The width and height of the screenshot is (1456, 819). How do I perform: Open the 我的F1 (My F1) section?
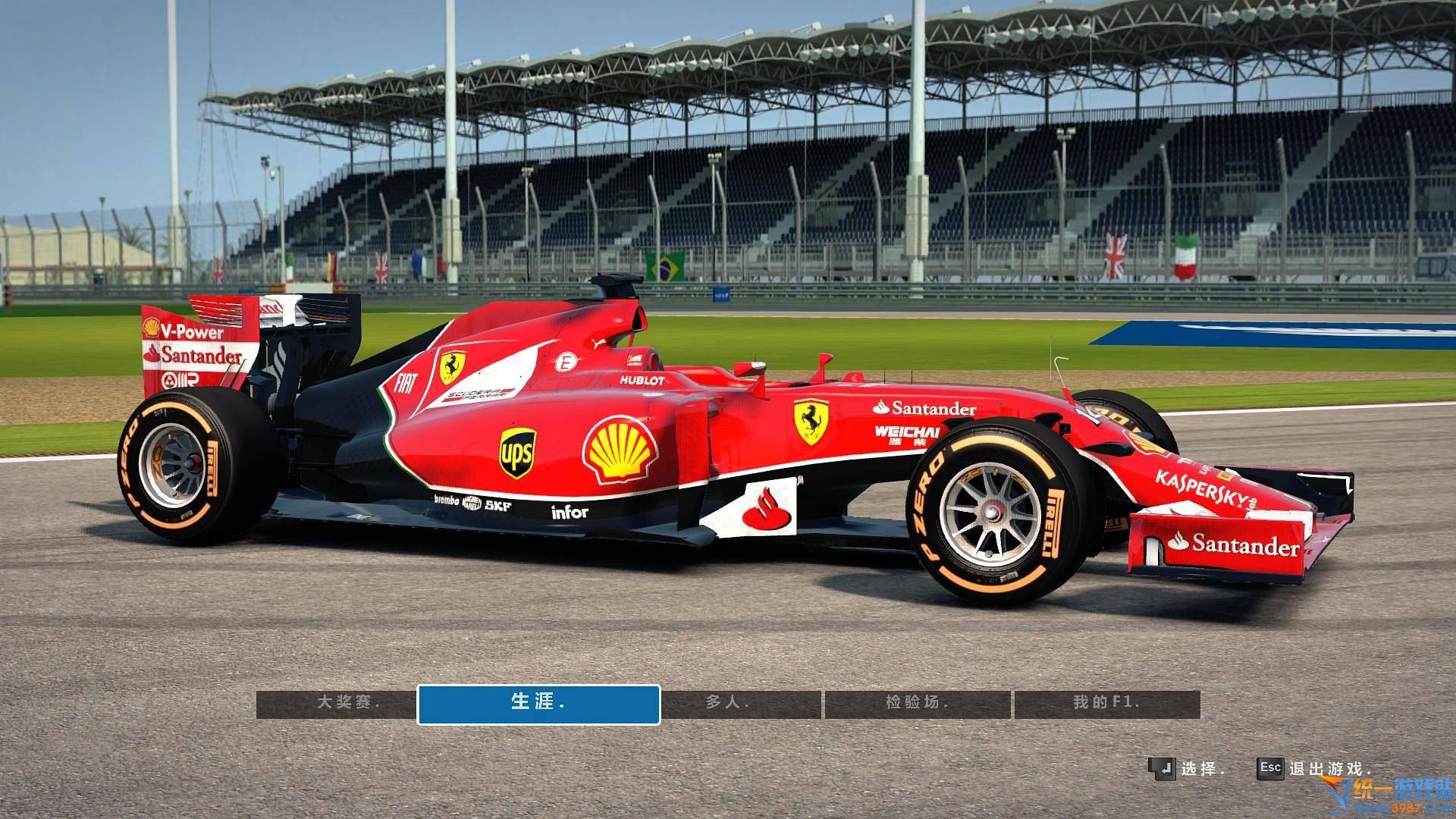pyautogui.click(x=1106, y=703)
